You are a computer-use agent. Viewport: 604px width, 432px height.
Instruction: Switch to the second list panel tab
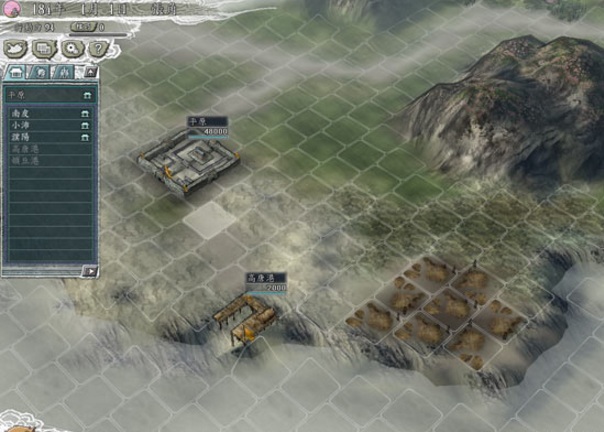40,72
